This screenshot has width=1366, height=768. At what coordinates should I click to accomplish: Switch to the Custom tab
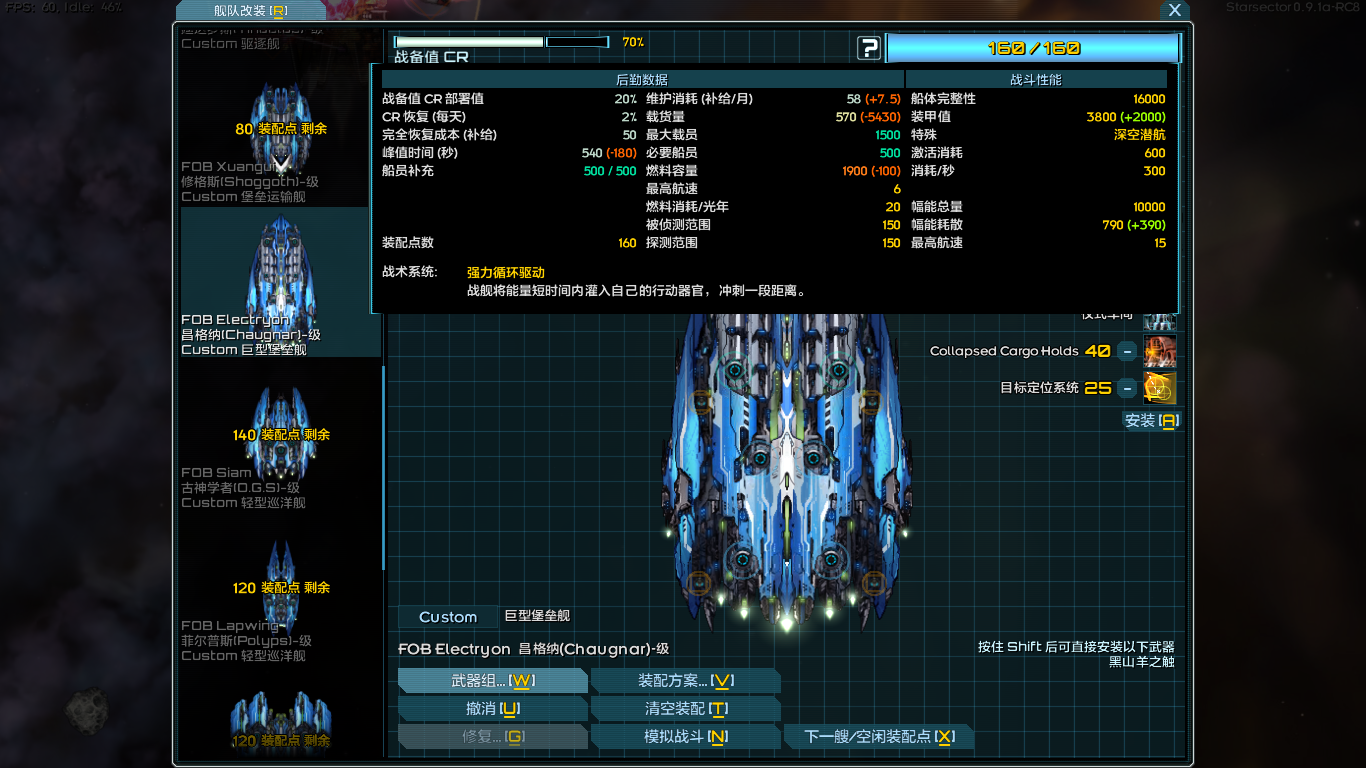pyautogui.click(x=447, y=617)
